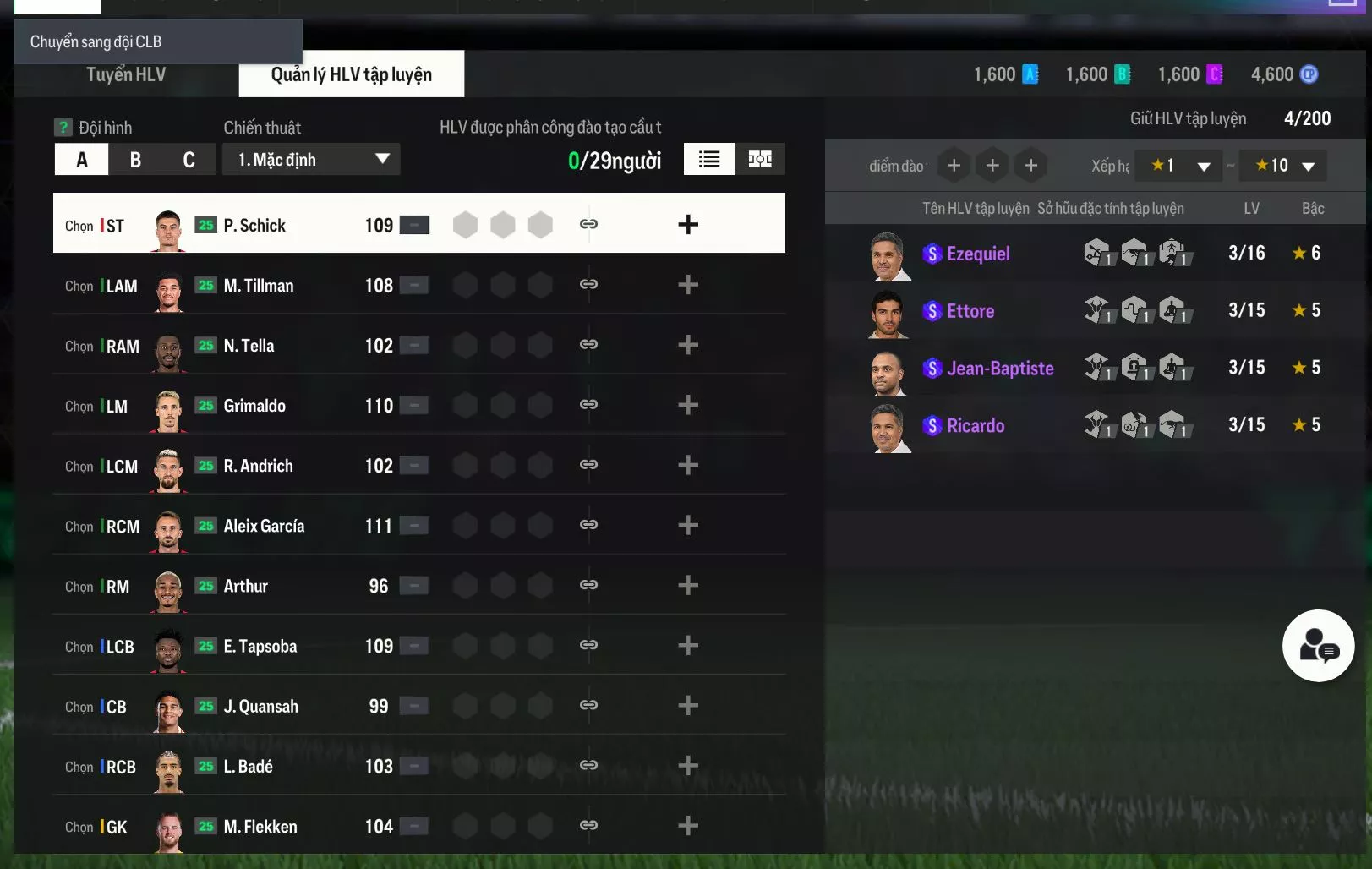Switch to the Tuyển HLV tab
This screenshot has height=869, width=1372.
(x=126, y=74)
